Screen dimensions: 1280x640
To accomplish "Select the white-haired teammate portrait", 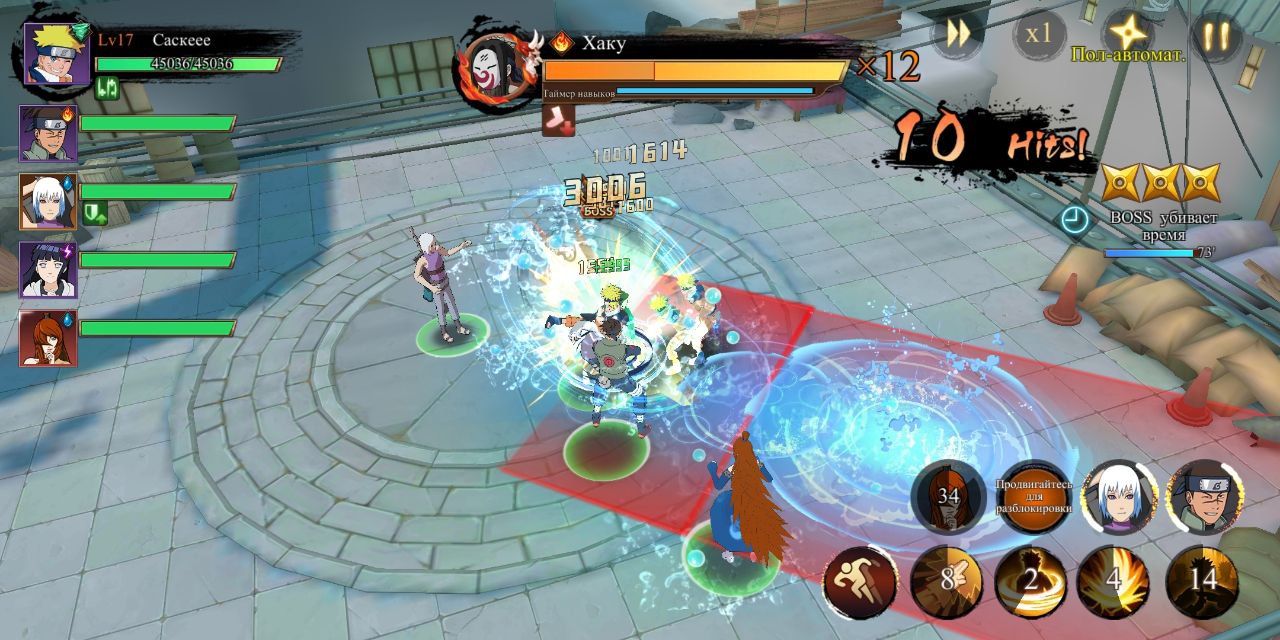I will pyautogui.click(x=48, y=201).
